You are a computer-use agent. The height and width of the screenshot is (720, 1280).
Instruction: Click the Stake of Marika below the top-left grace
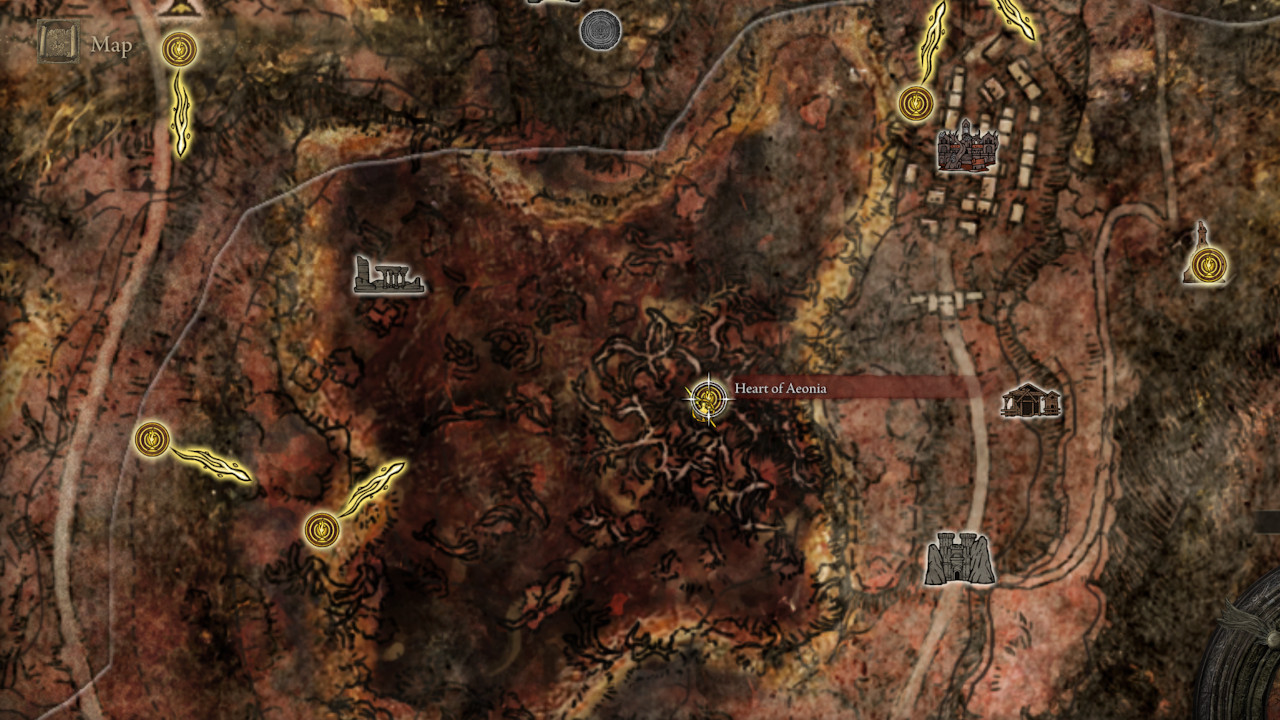coord(181,115)
